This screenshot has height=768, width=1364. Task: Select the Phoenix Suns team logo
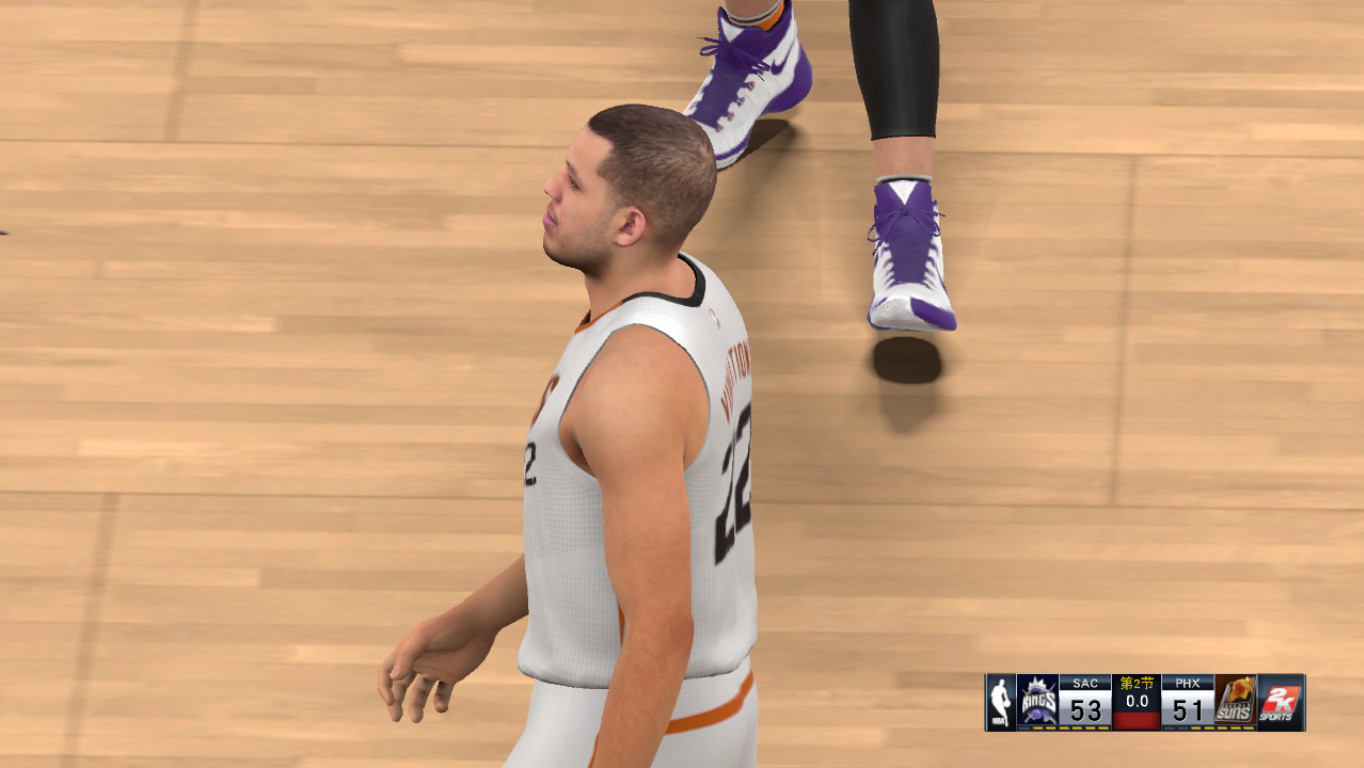click(1235, 699)
